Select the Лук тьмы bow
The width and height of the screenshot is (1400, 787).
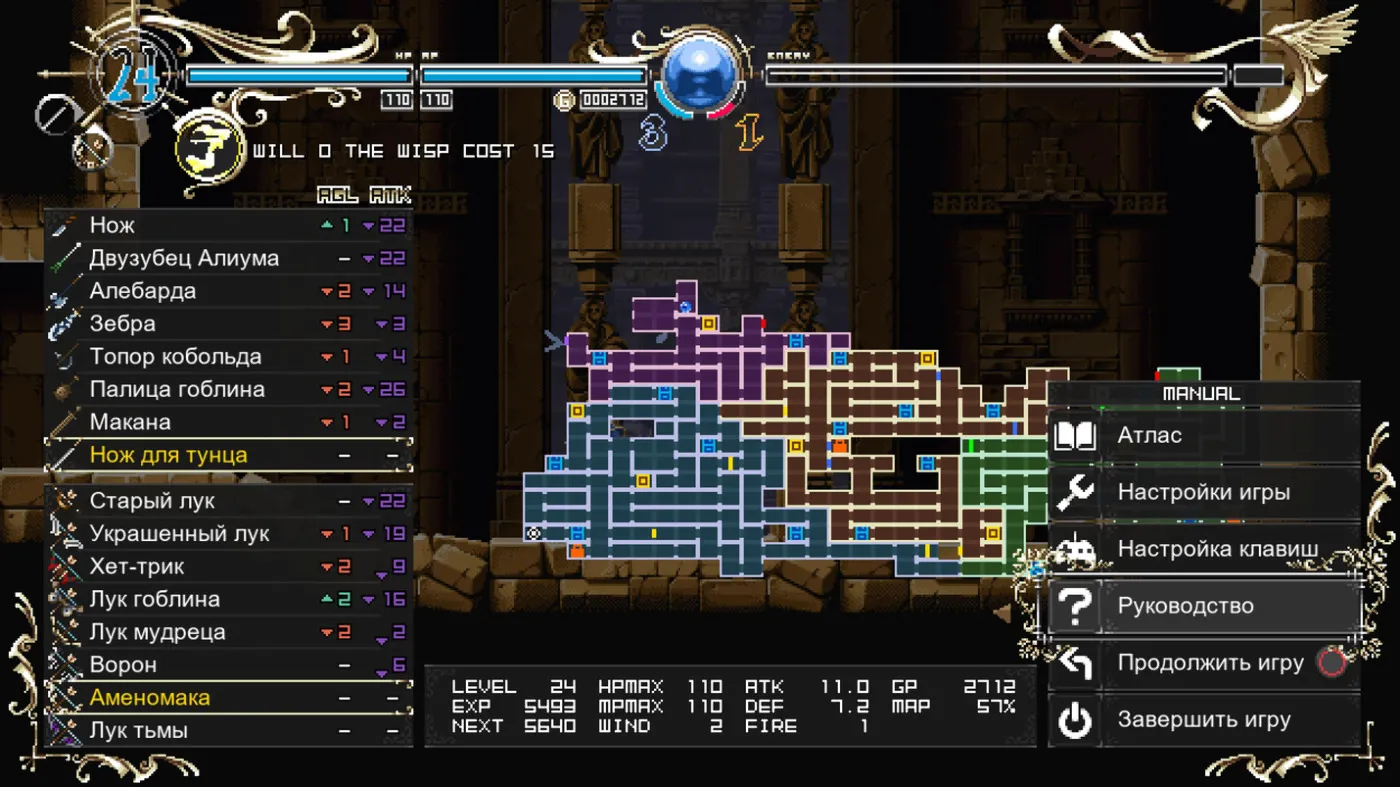point(228,730)
